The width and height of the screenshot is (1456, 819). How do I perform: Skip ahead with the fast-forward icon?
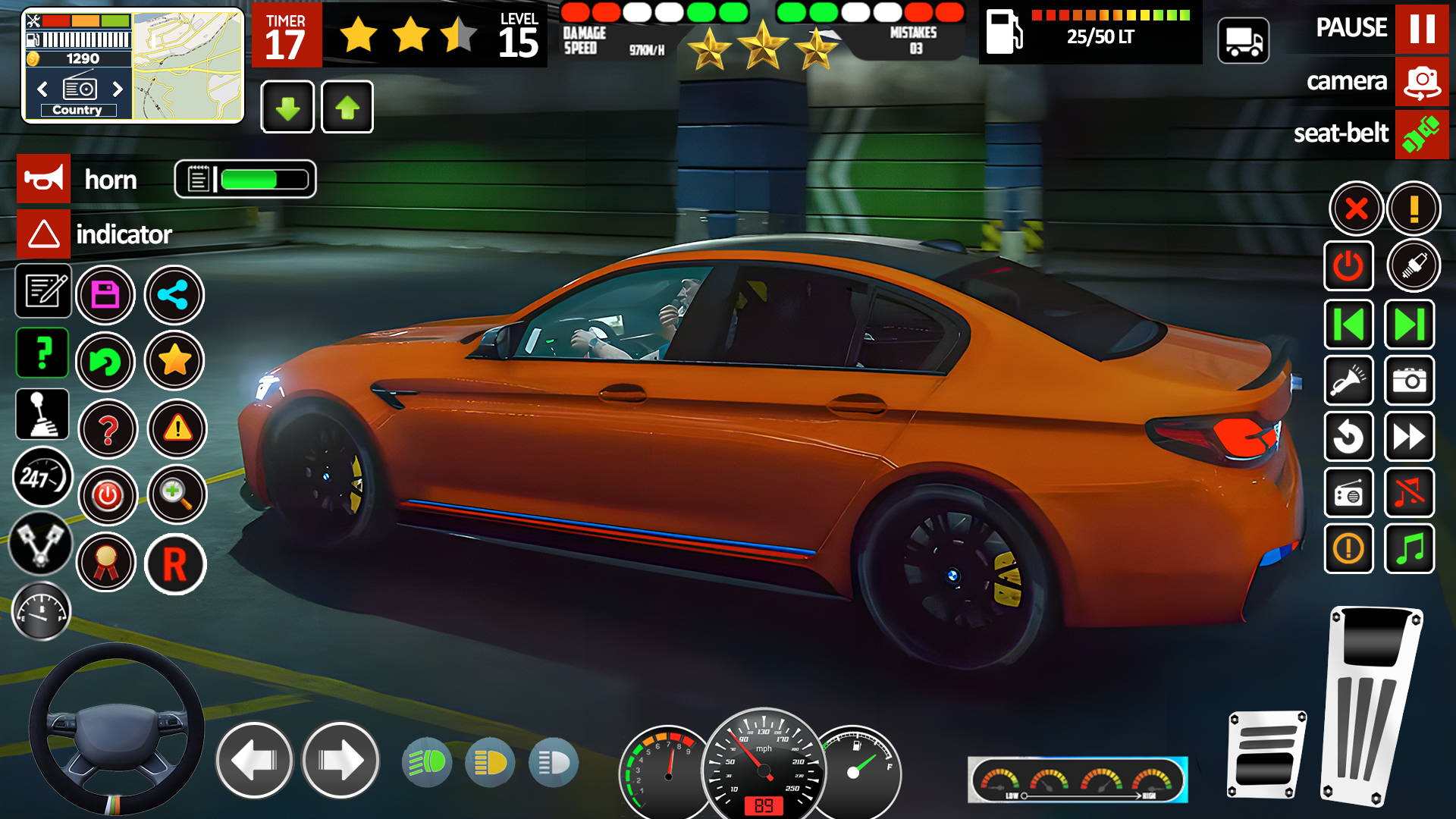tap(1409, 438)
